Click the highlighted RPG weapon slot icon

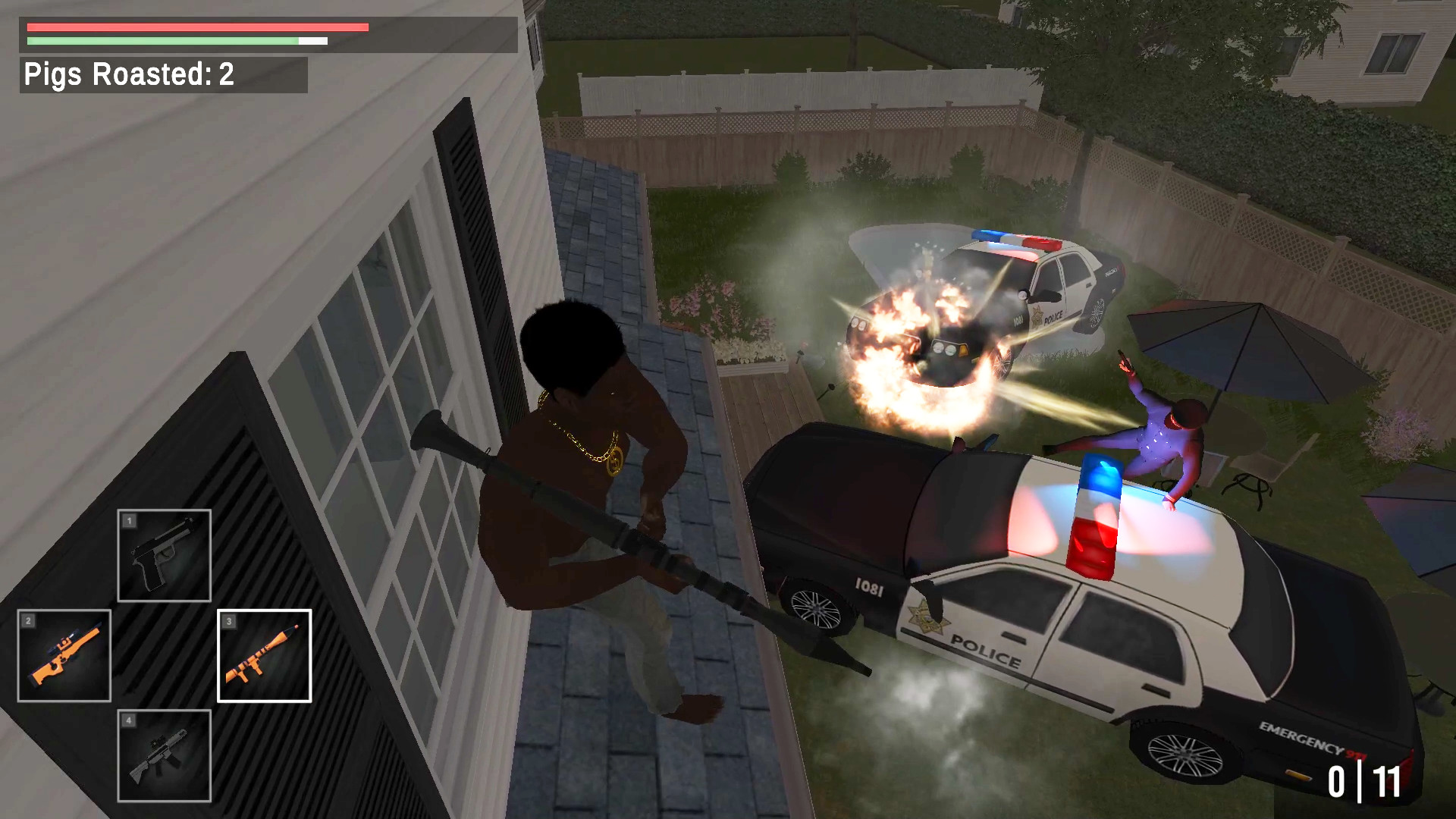(265, 655)
